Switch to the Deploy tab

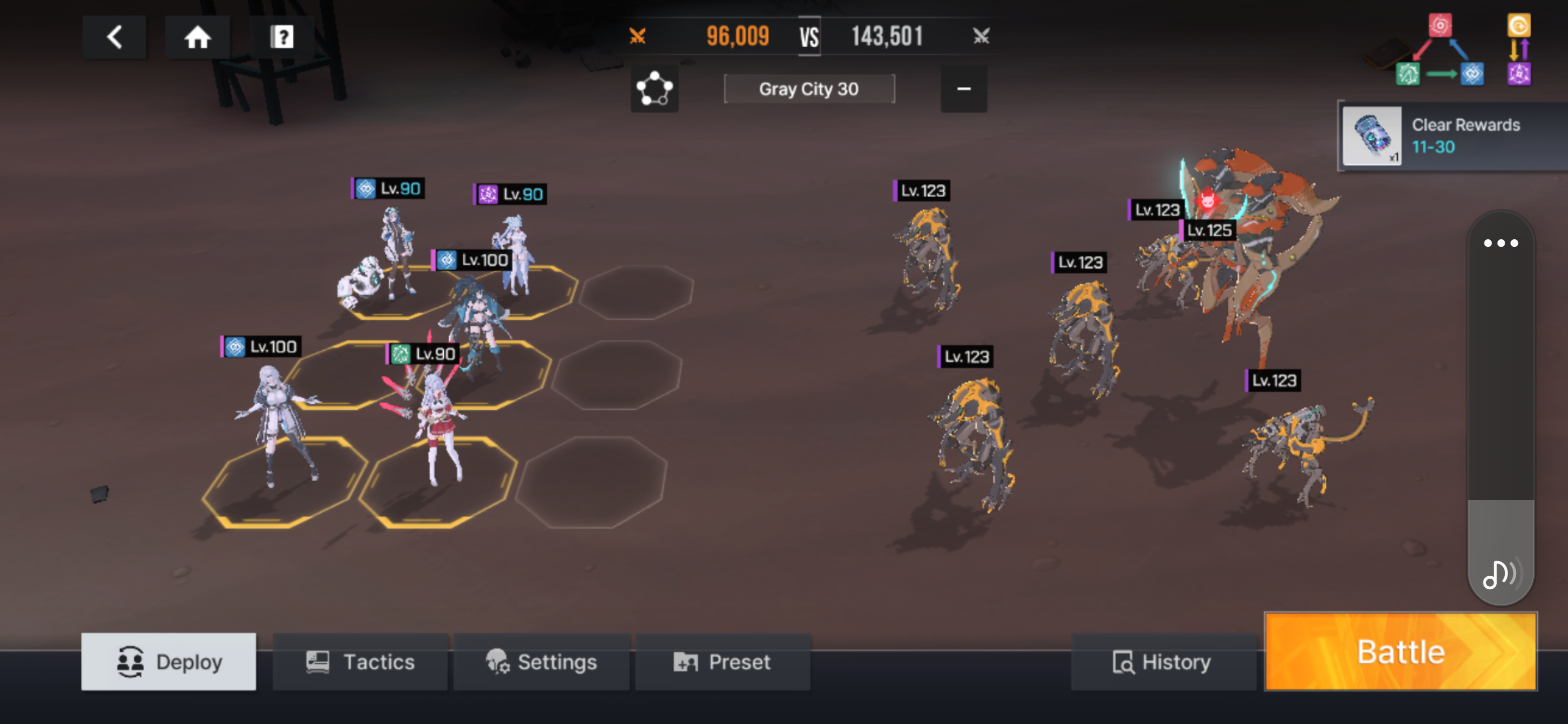pyautogui.click(x=168, y=661)
